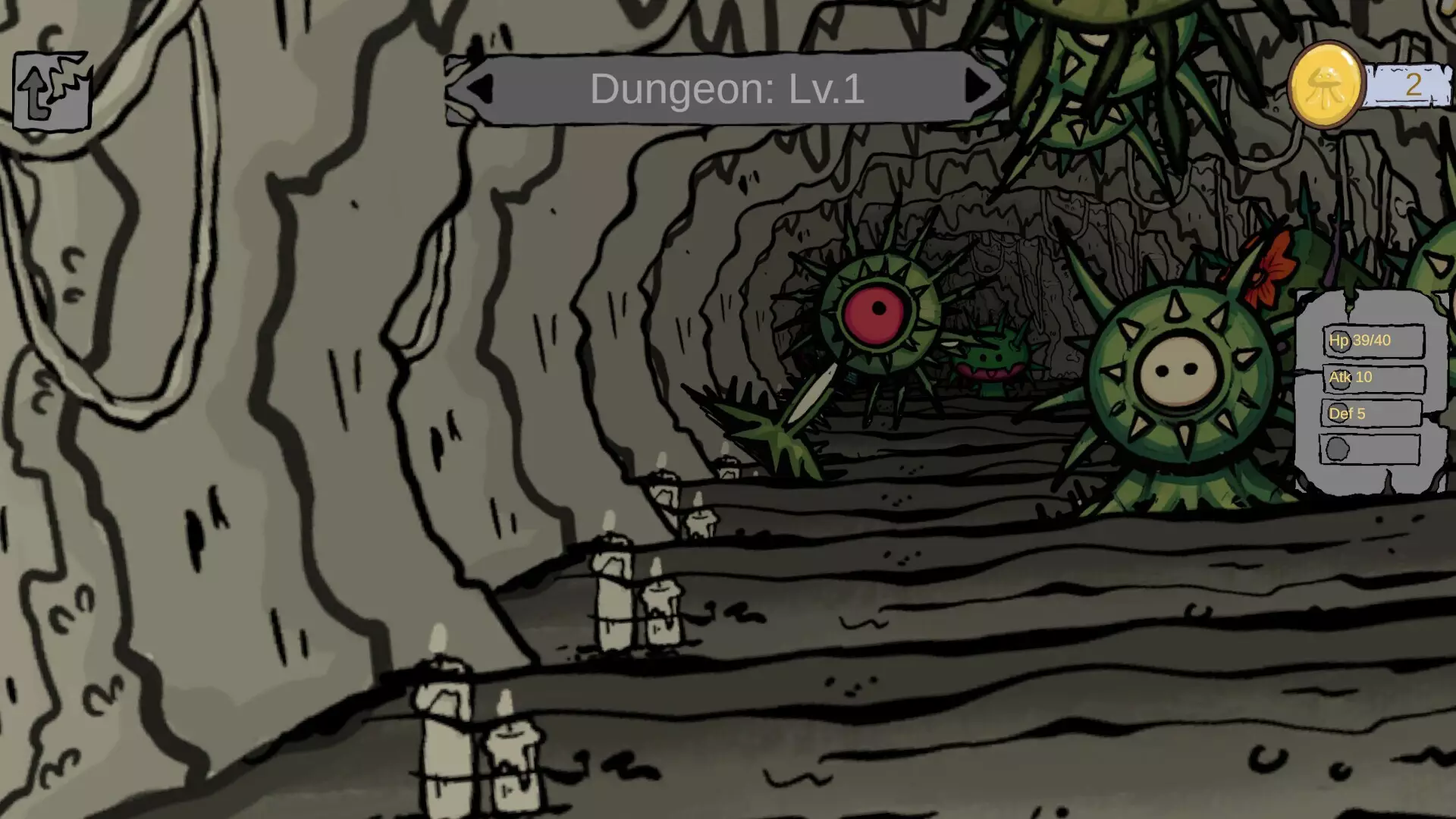Screen dimensions: 1456x819
Task: Click the left arrow on Dungeon banner
Action: [481, 89]
